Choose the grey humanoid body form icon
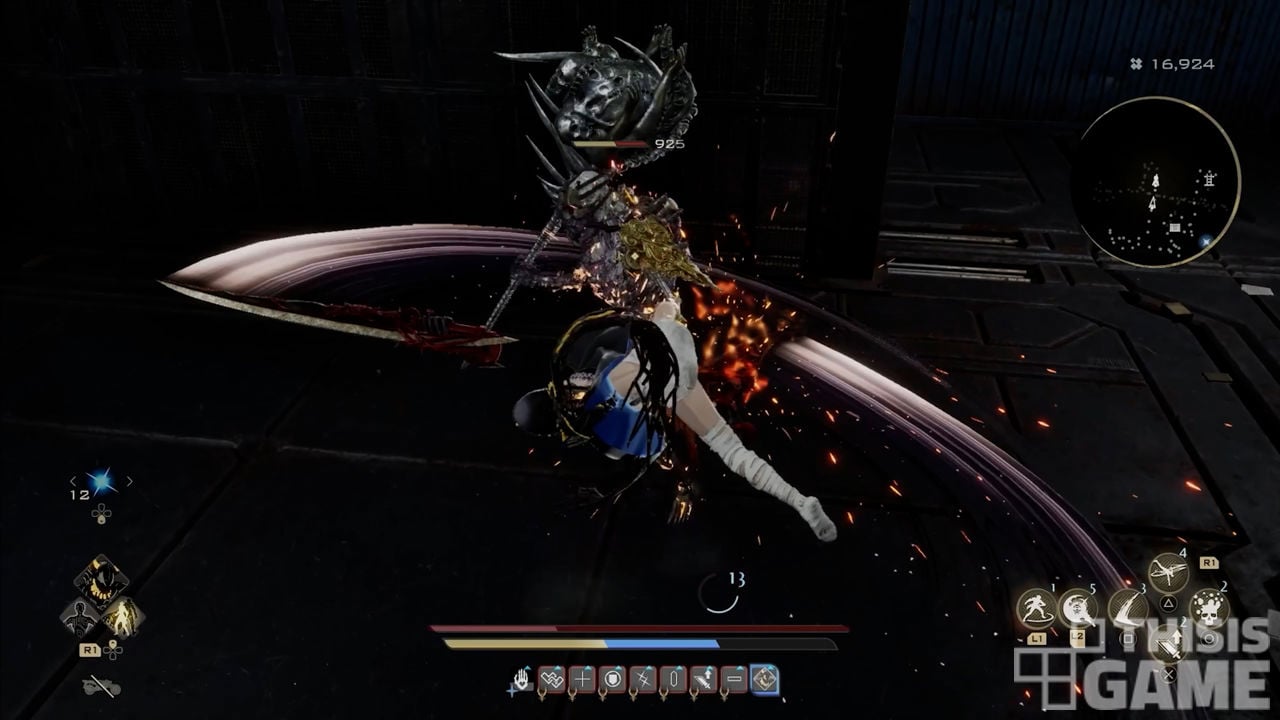 [81, 617]
